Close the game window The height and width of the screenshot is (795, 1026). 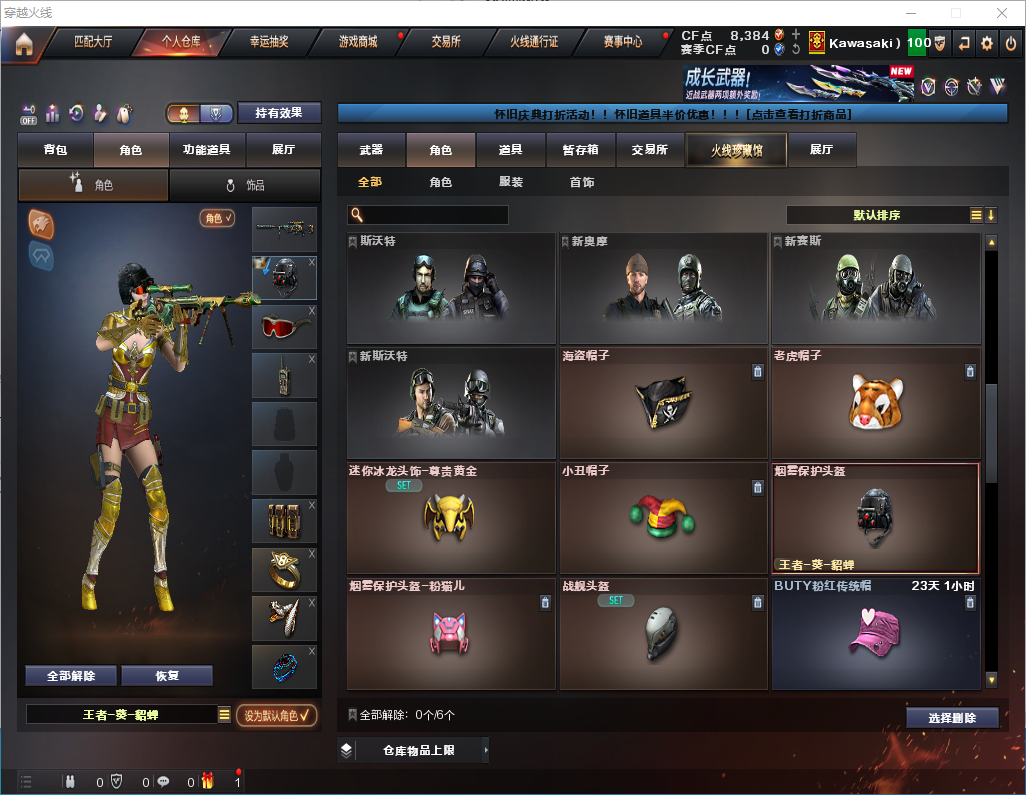(1002, 13)
